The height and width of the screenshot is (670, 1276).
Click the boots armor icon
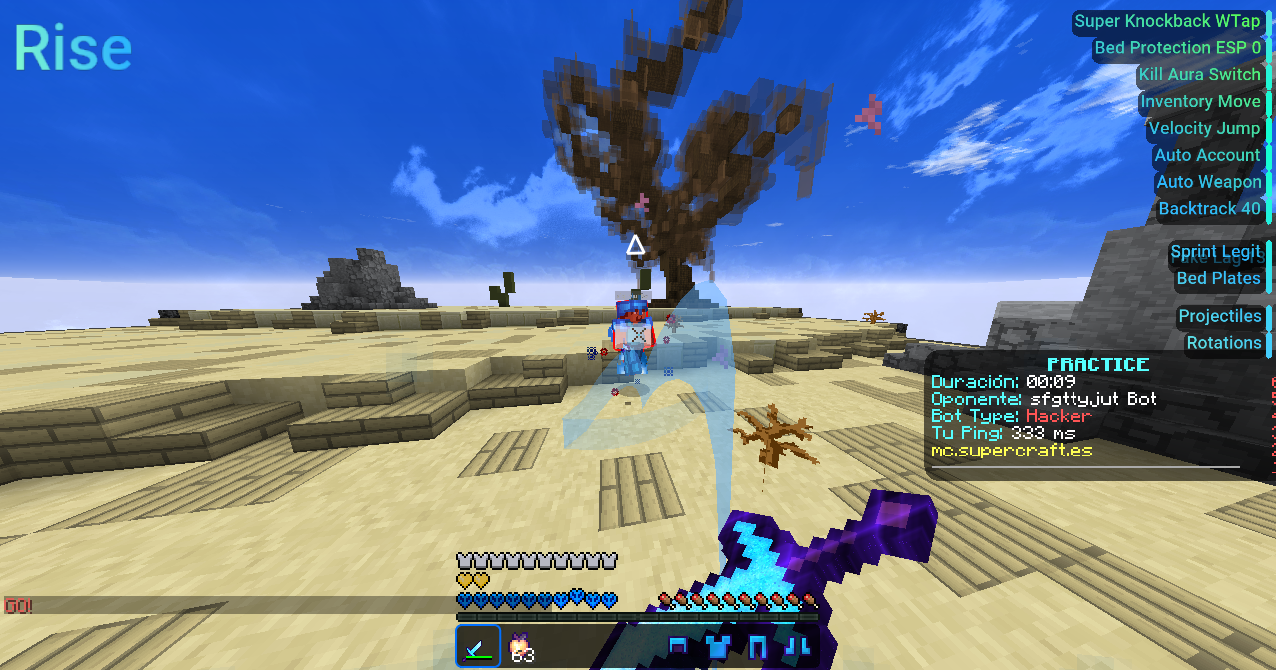[x=797, y=647]
